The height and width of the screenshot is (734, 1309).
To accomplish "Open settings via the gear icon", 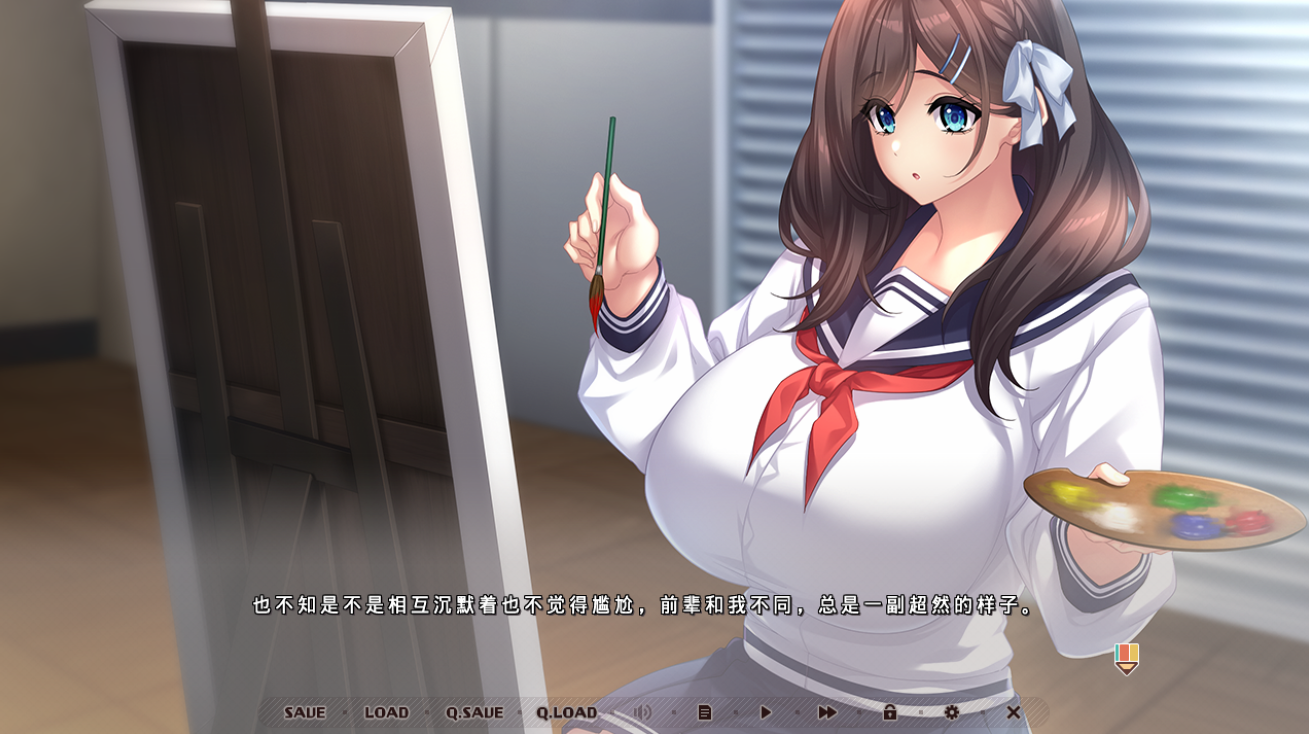I will pyautogui.click(x=951, y=713).
